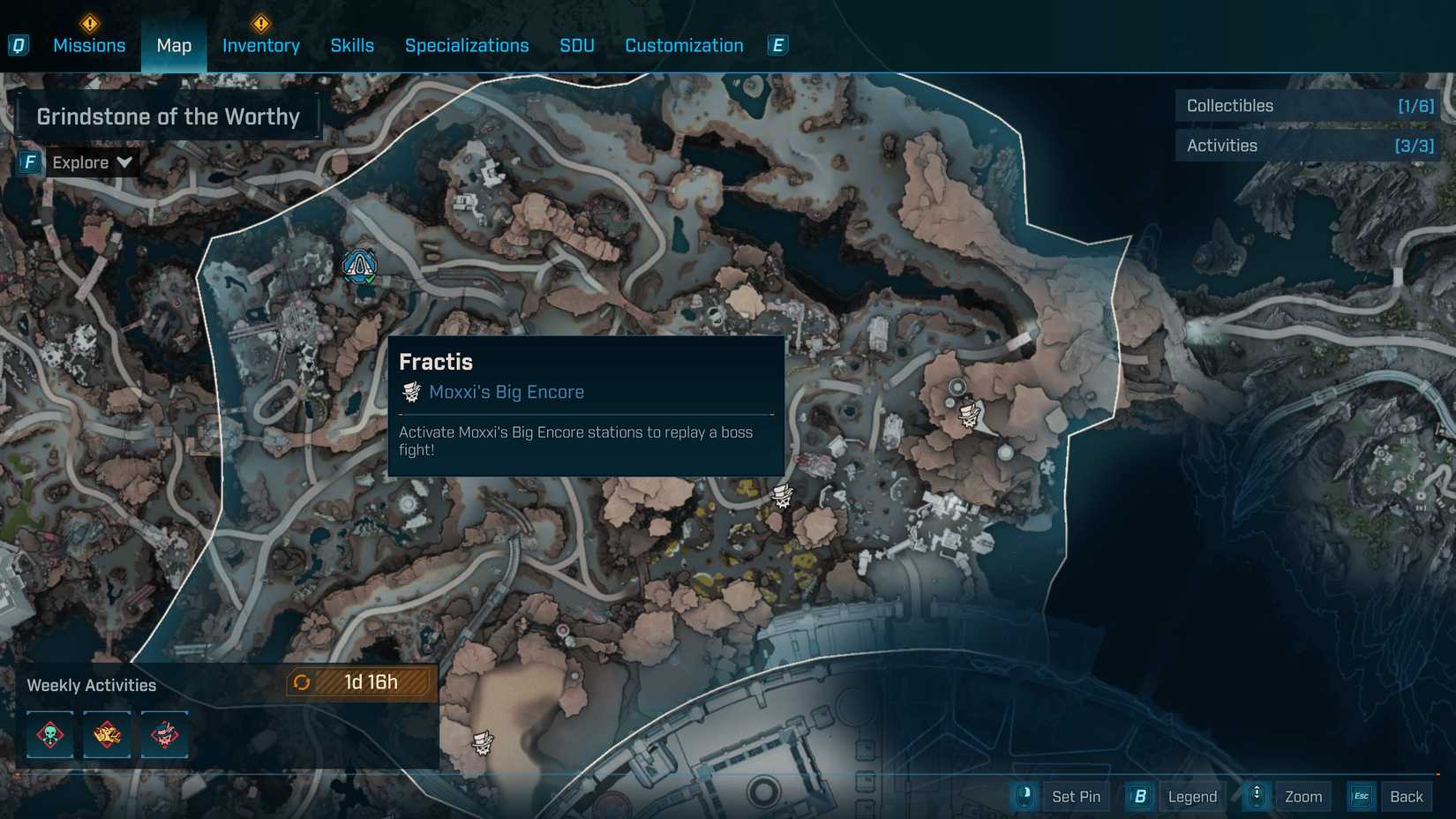Click the Set Pin button
This screenshot has height=819, width=1456.
[1076, 797]
